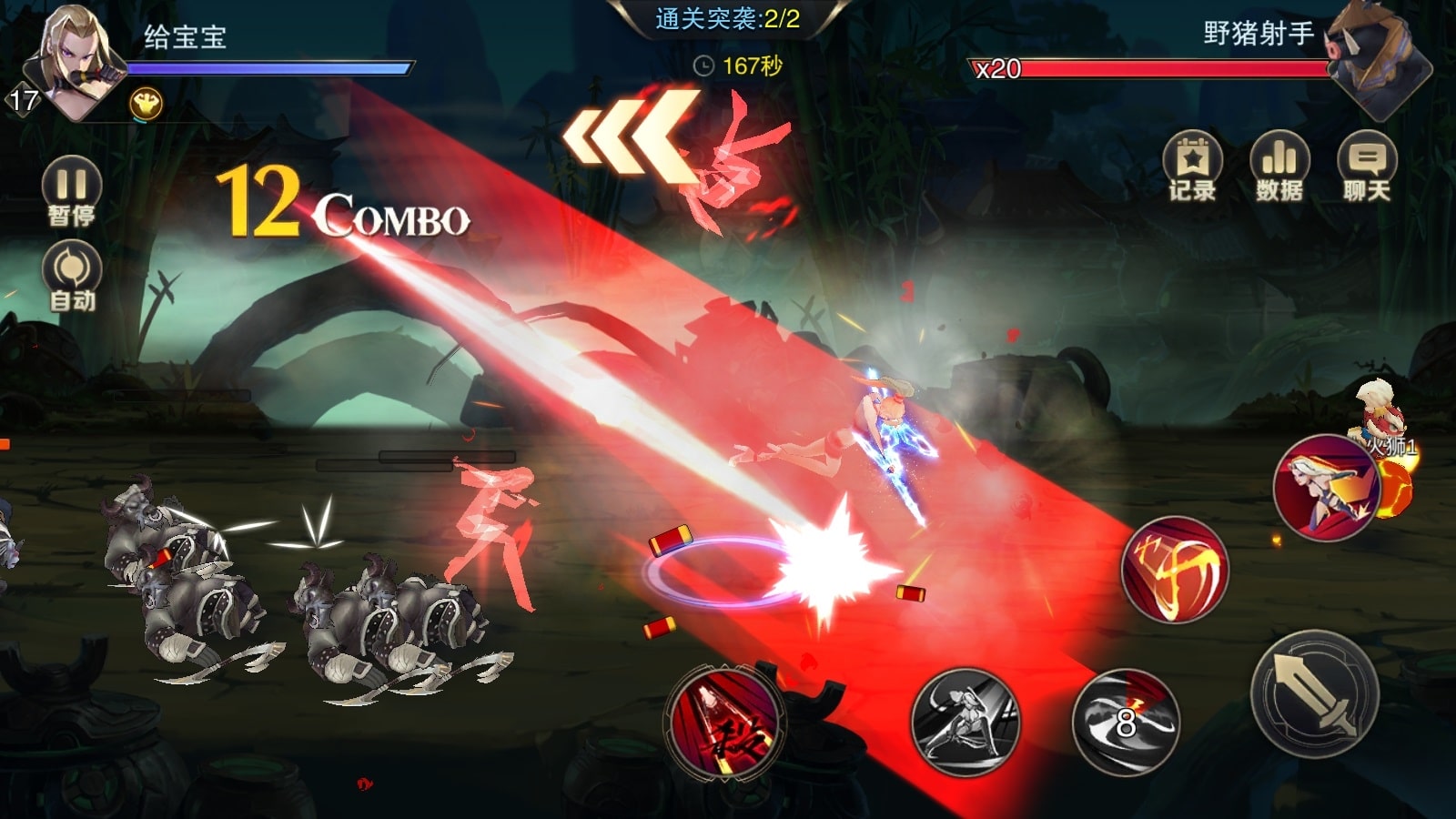The width and height of the screenshot is (1456, 819).
Task: Open the 聊天 chat window
Action: coord(1366,167)
